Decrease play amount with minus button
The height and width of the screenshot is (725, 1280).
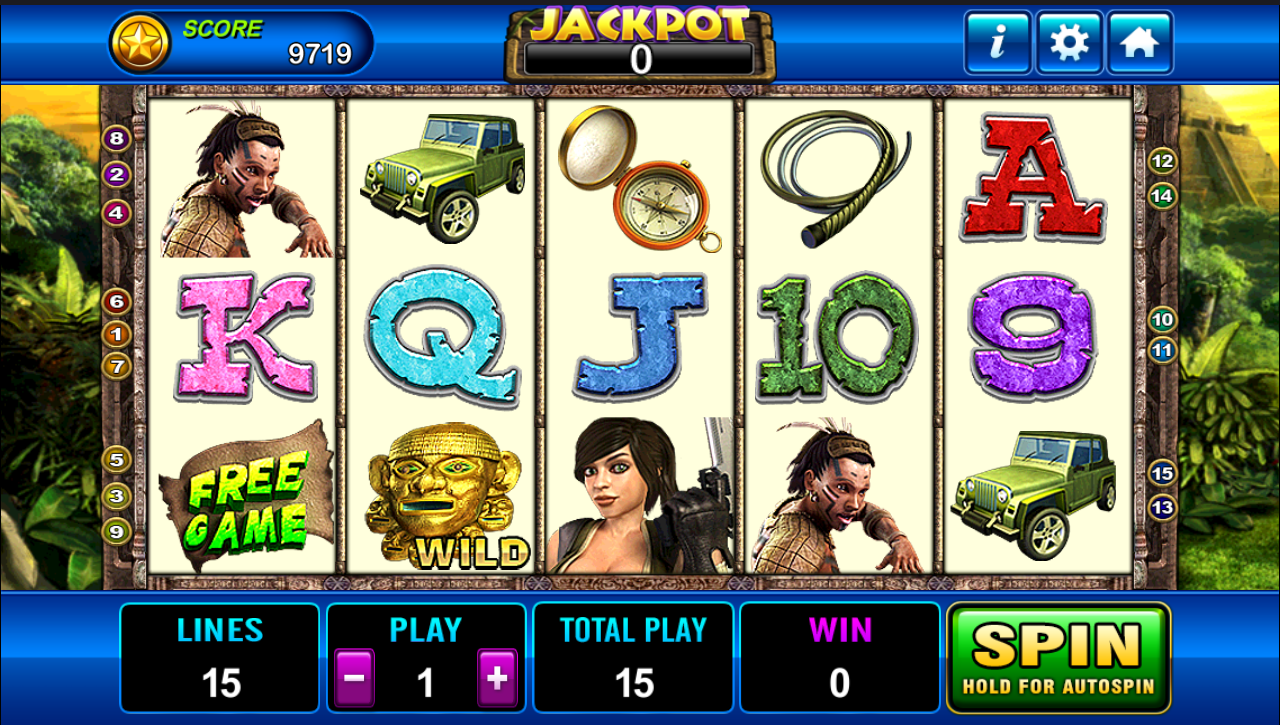click(x=355, y=679)
